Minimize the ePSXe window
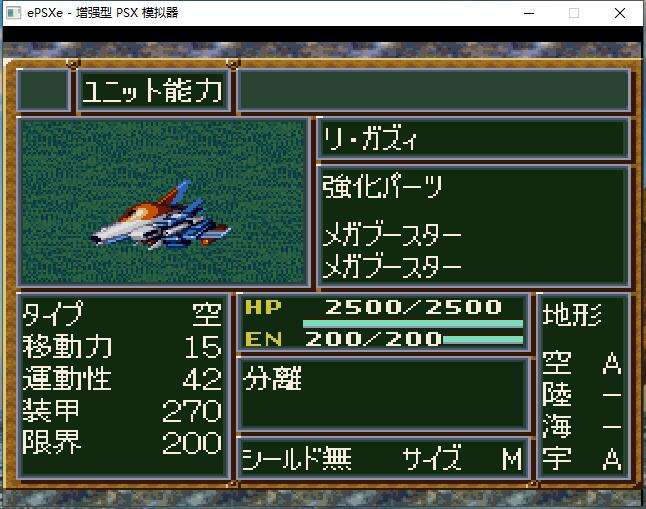Image resolution: width=646 pixels, height=509 pixels. pyautogui.click(x=527, y=13)
